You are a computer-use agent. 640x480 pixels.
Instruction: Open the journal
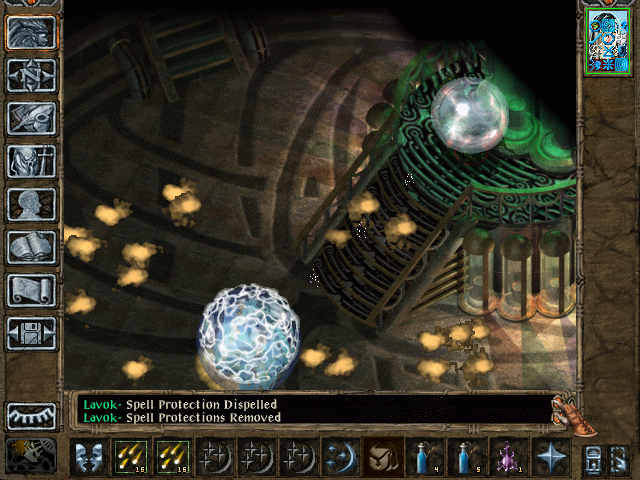[31, 118]
